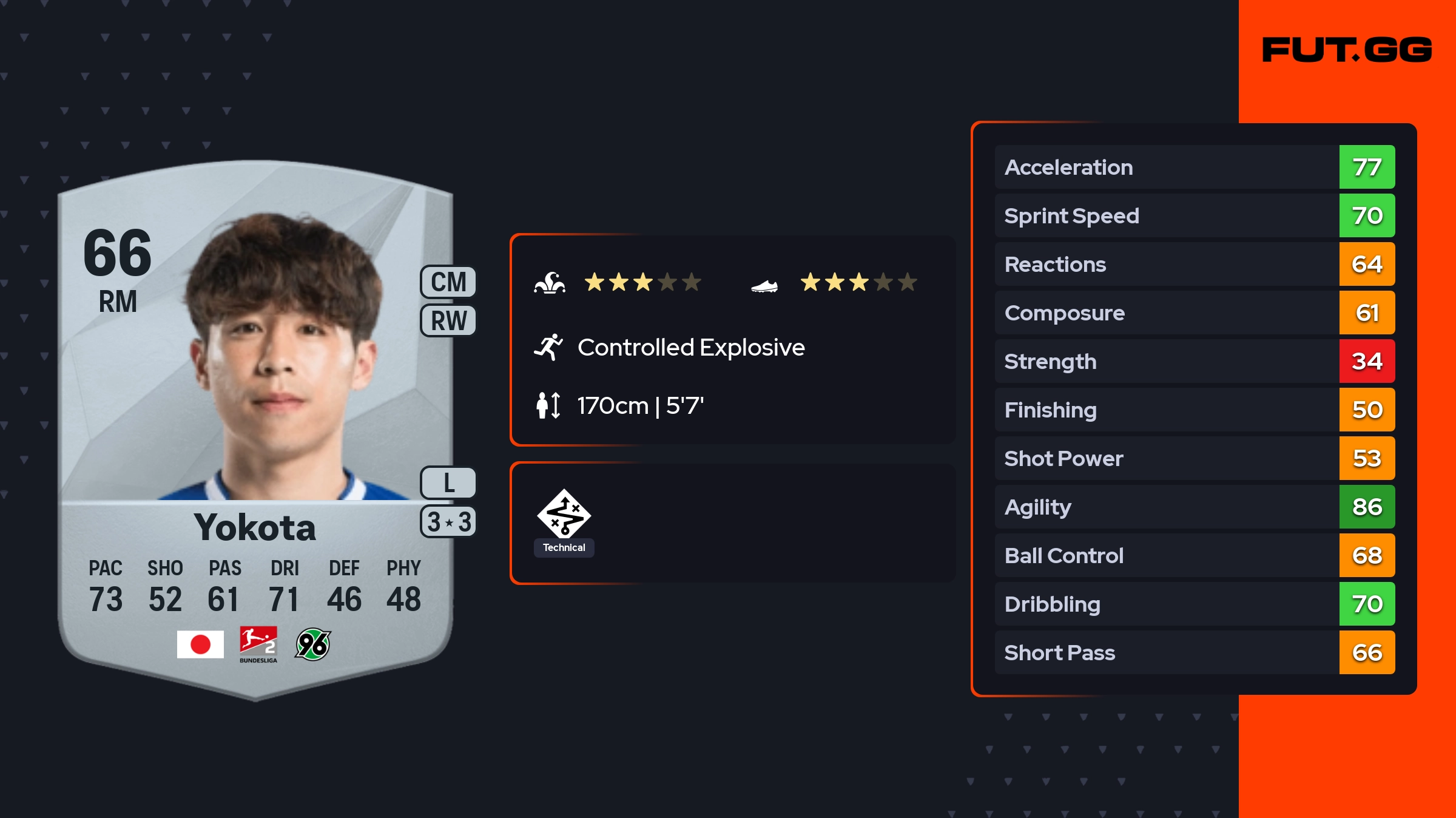Choose the RW alternate position badge
Image resolution: width=1456 pixels, height=818 pixels.
pyautogui.click(x=448, y=320)
